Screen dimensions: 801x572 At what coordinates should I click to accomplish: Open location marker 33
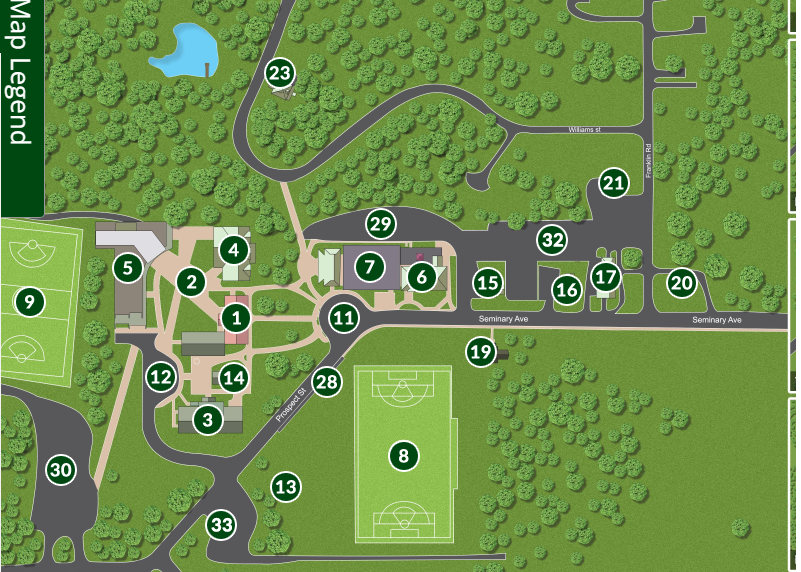222,524
